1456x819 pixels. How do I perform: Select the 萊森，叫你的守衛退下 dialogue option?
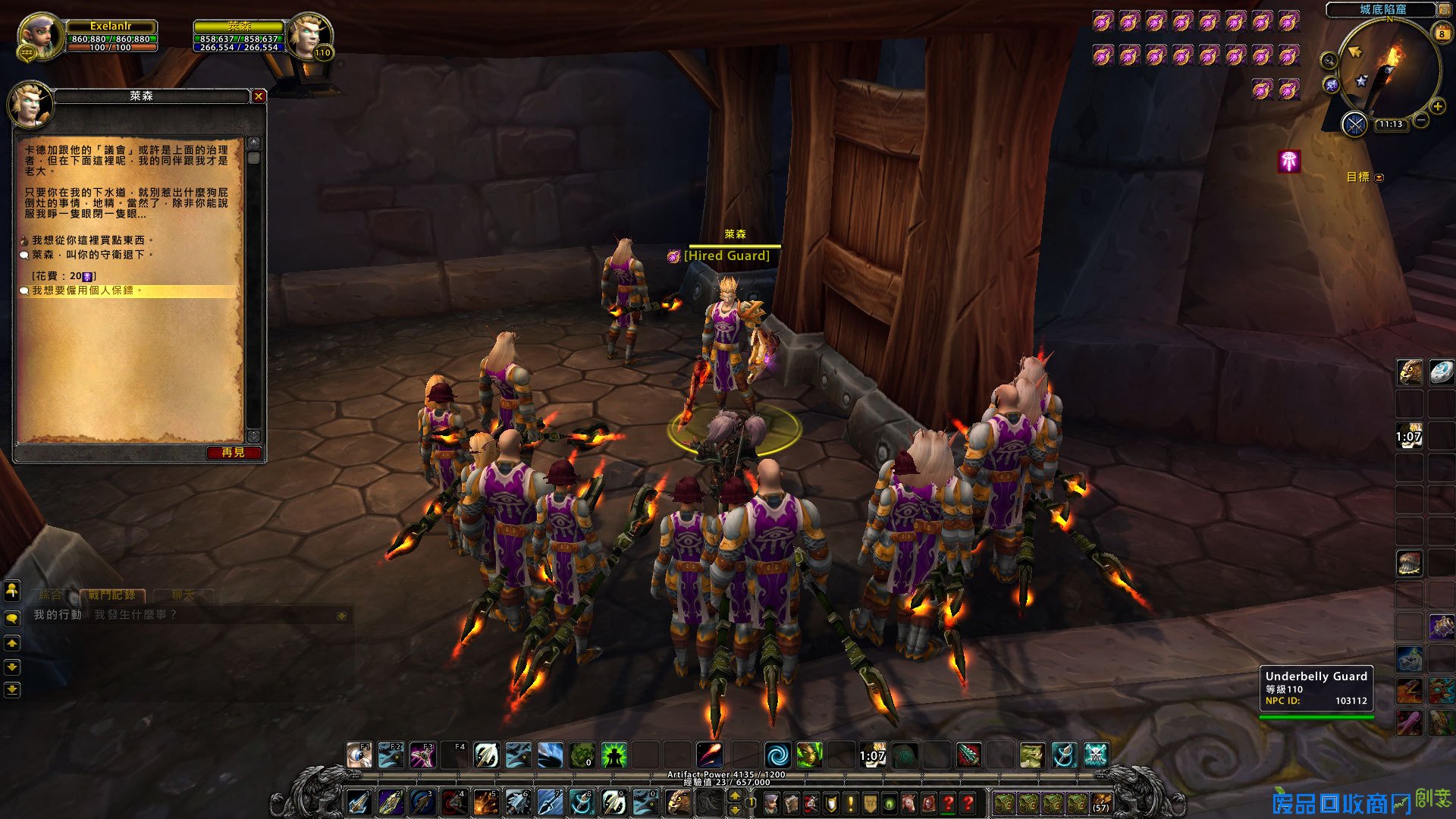91,255
